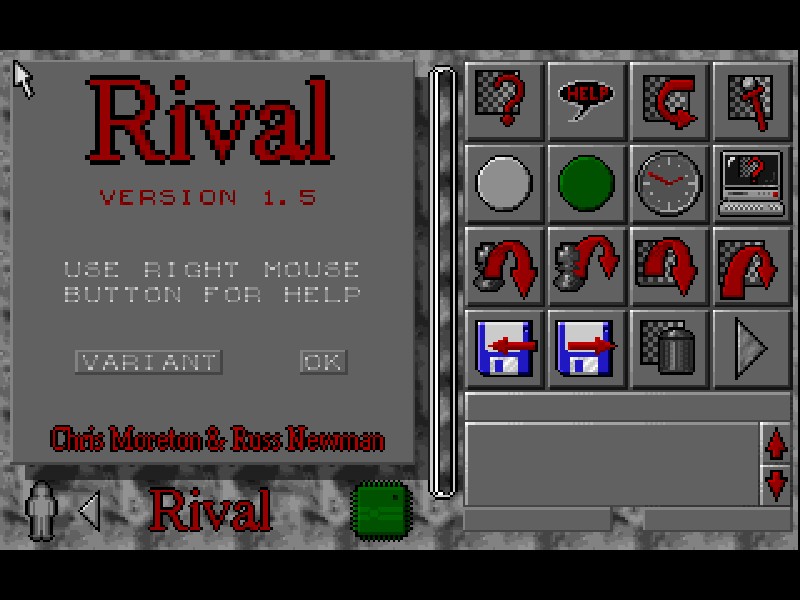Viewport: 800px width, 600px height.
Task: Choose the grey circle button
Action: [505, 184]
